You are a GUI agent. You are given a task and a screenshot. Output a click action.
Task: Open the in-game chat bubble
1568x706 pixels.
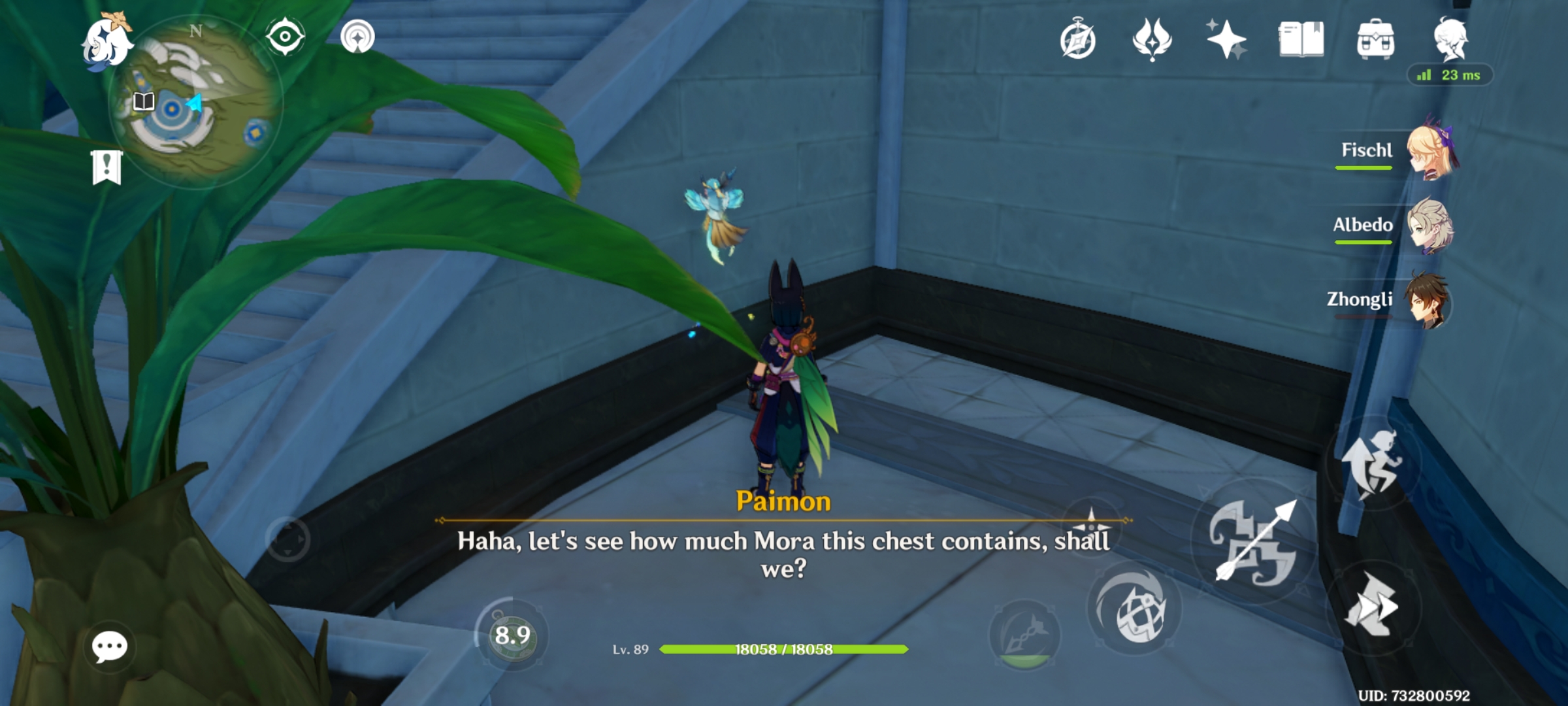[x=111, y=648]
